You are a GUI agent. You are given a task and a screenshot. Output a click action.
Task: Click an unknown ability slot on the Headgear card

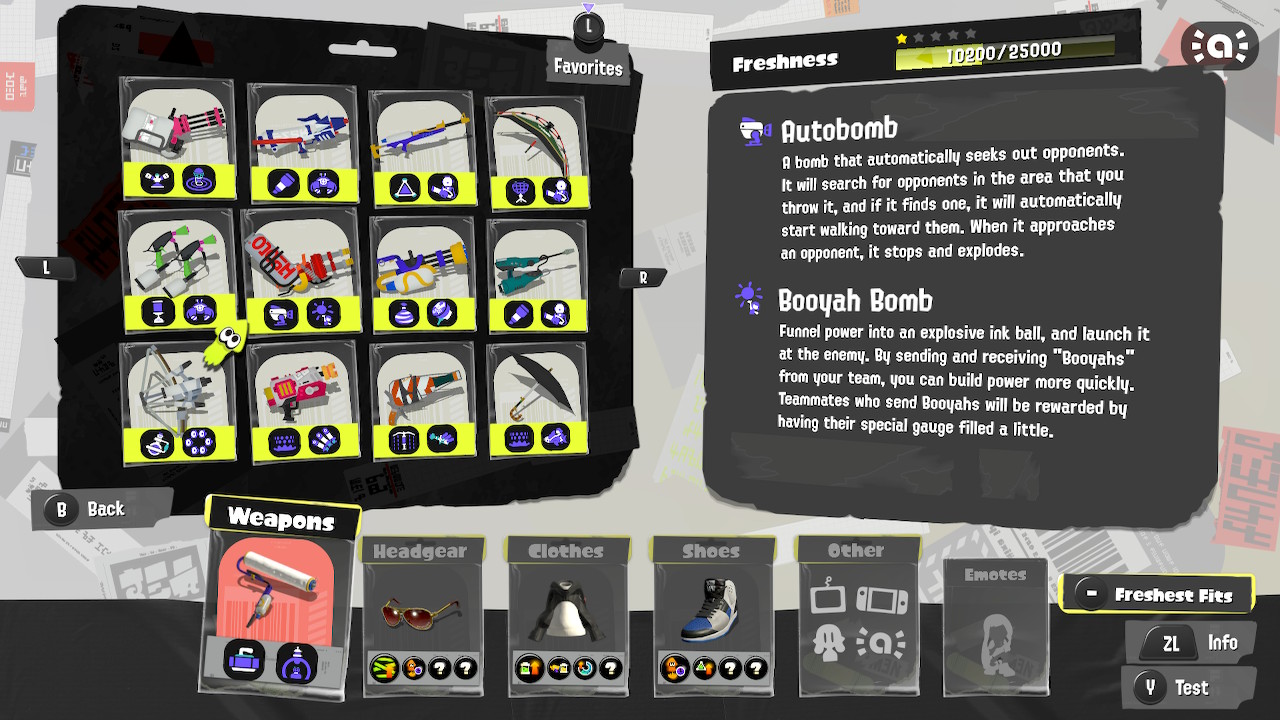[441, 669]
